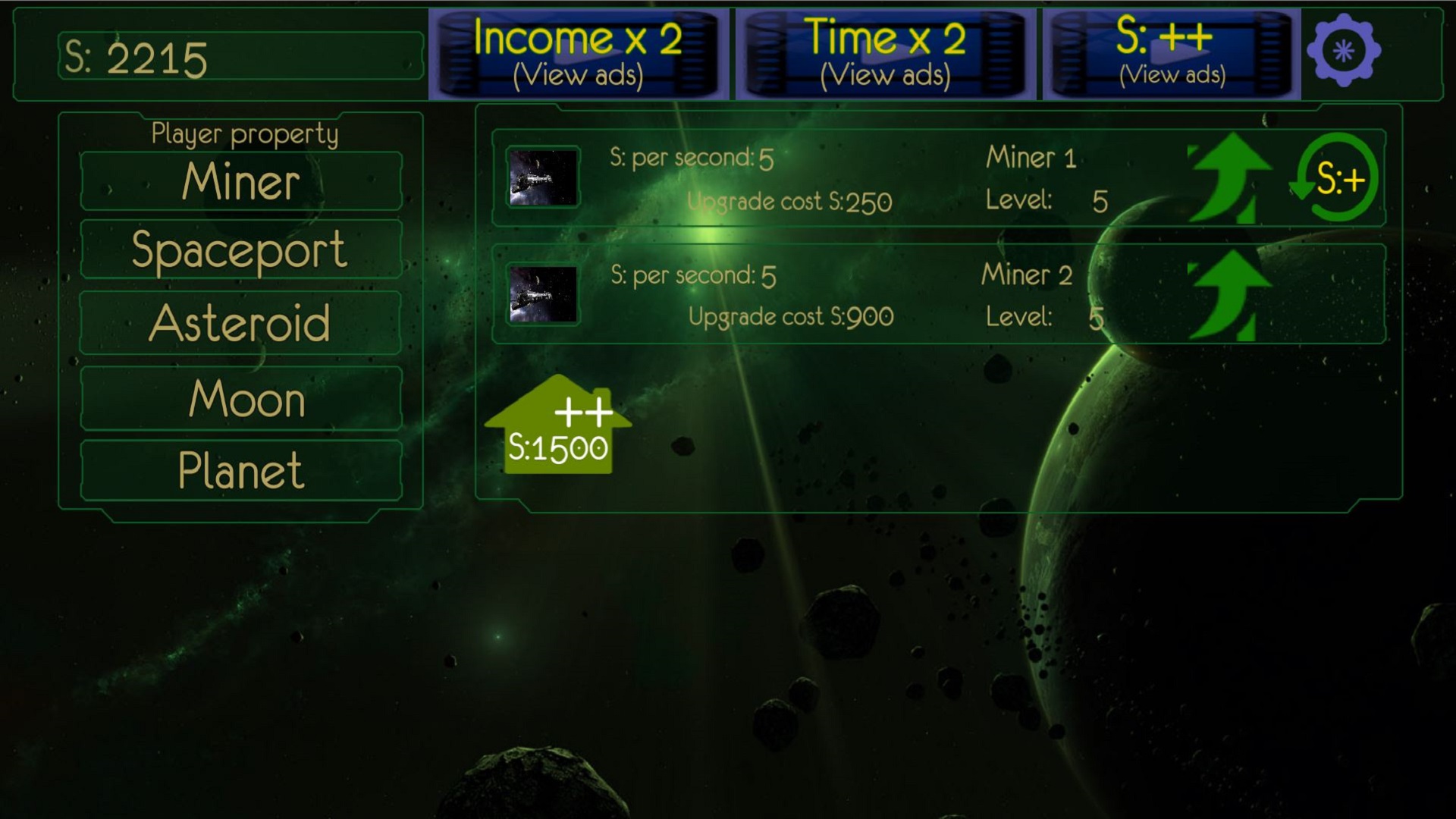Pay the S:900 upgrade cost for Miner 2
The height and width of the screenshot is (819, 1456).
791,315
